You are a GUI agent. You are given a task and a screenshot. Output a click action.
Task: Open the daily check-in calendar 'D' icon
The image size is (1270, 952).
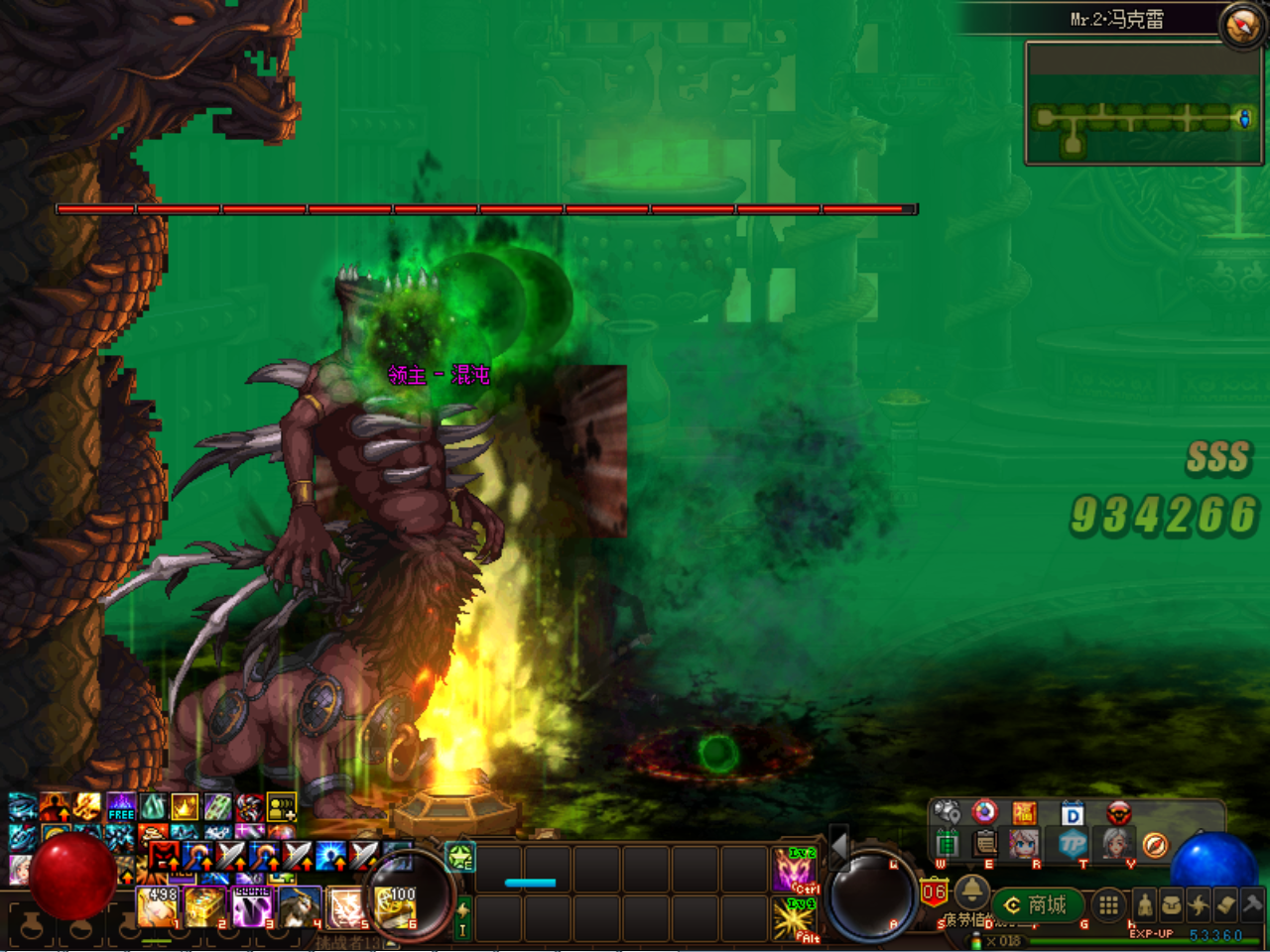[1072, 814]
